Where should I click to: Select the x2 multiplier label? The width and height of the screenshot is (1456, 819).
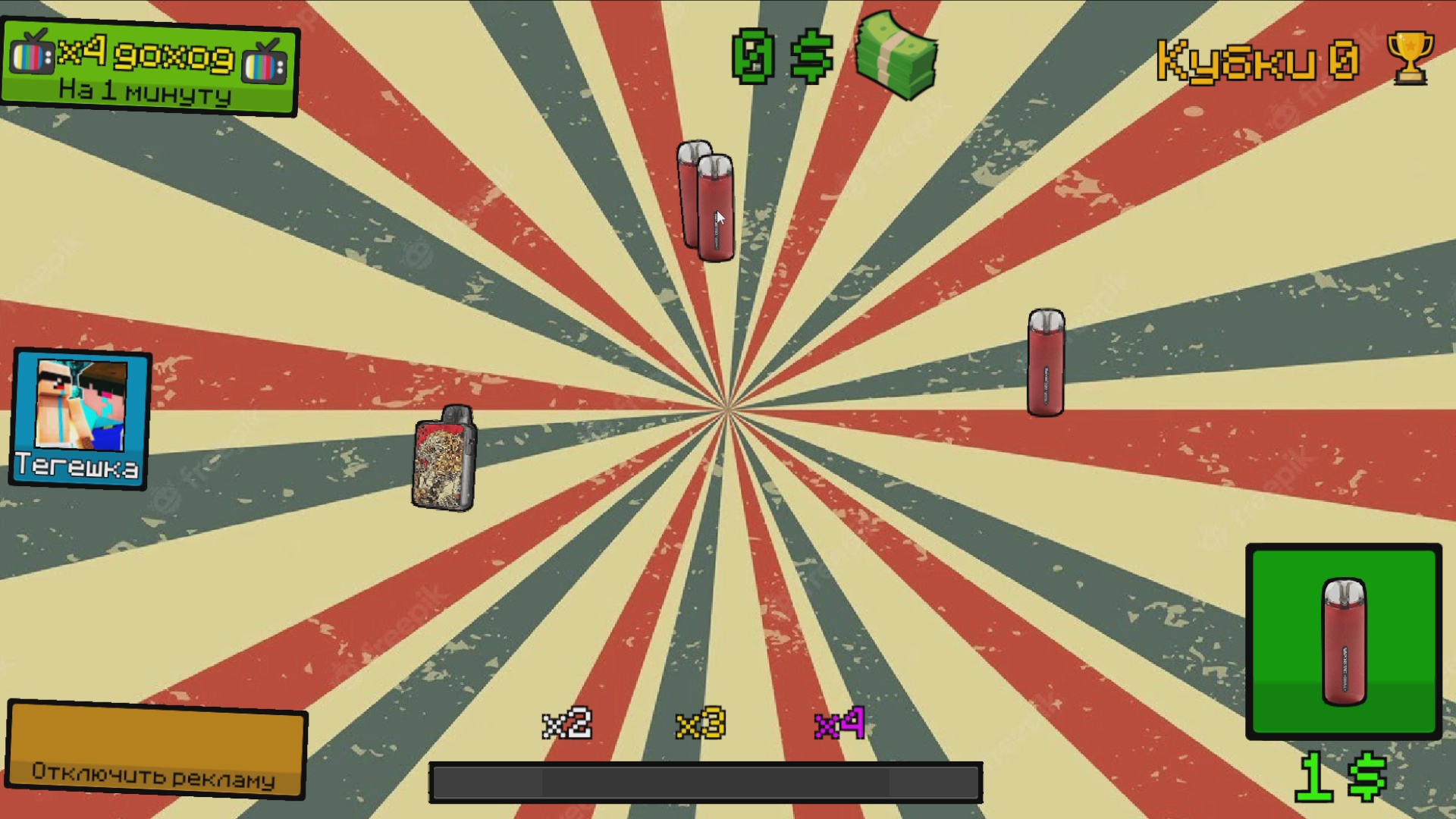[x=568, y=726]
